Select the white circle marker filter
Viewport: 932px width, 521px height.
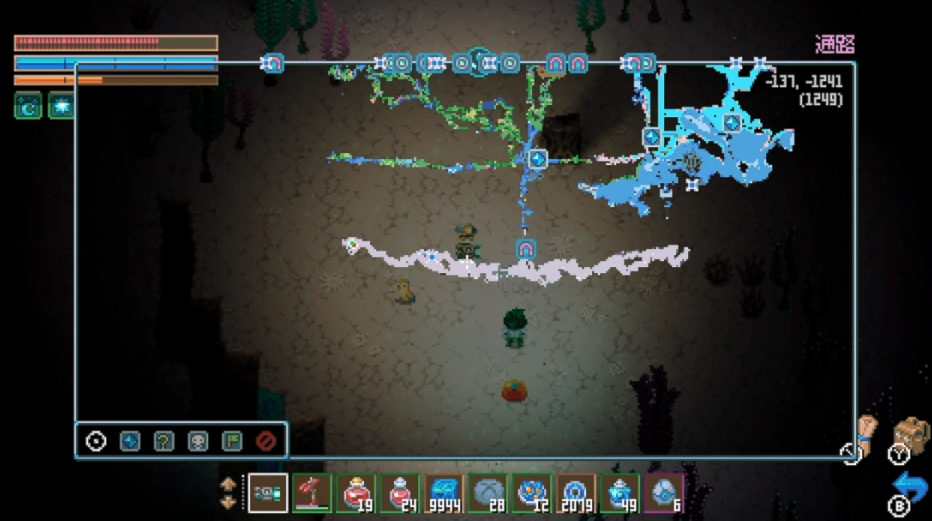[x=96, y=441]
